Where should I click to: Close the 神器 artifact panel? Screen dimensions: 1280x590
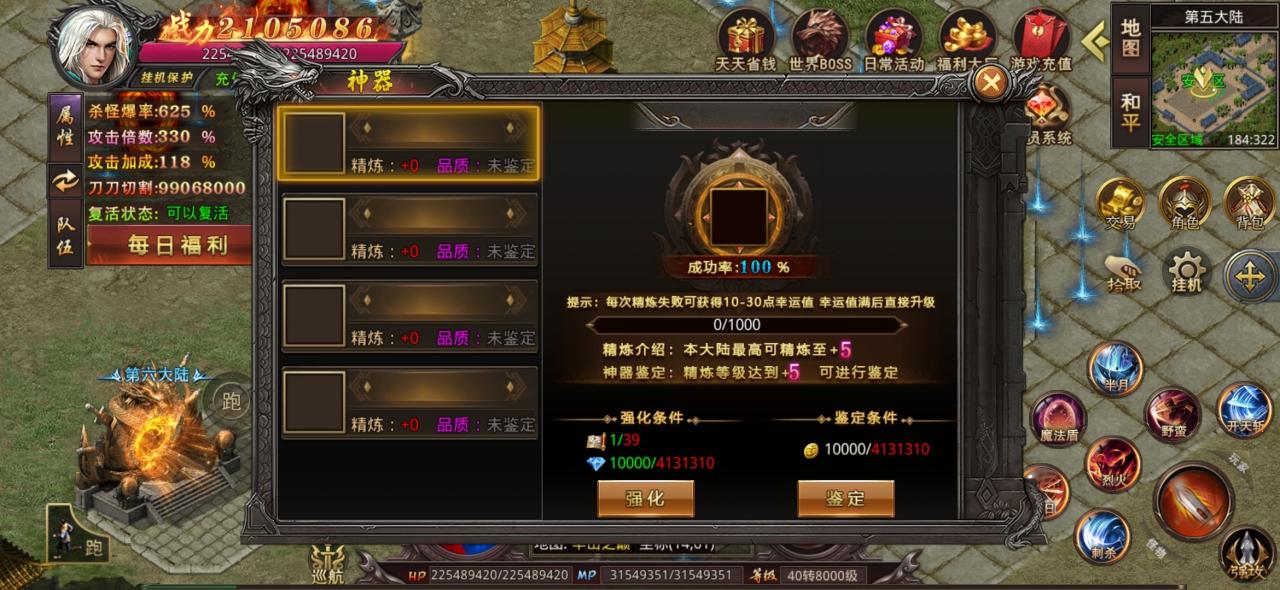[990, 84]
